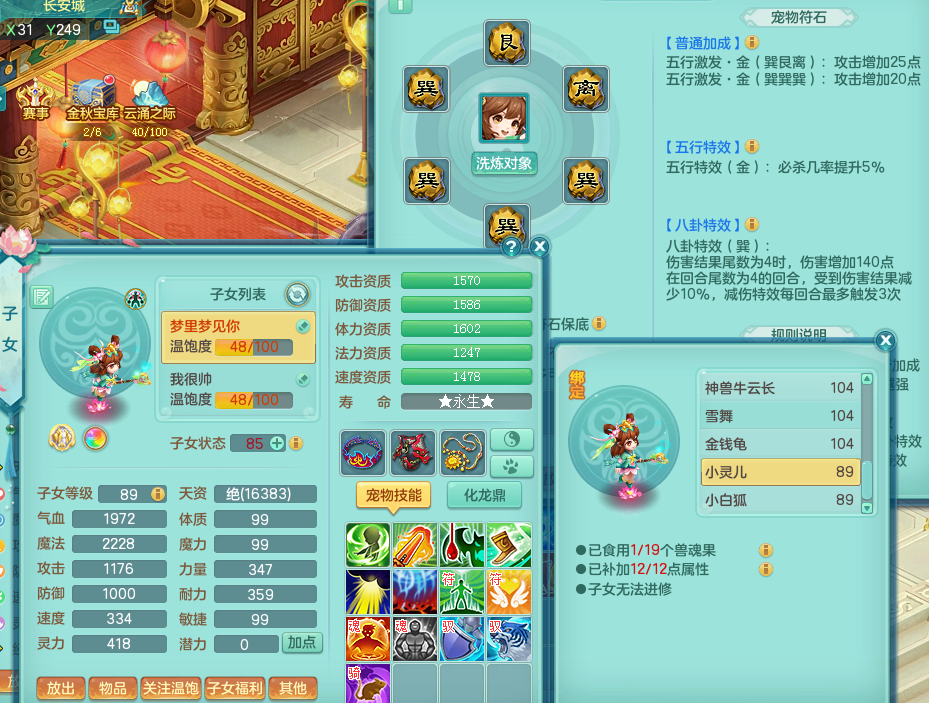Open 子女福利 benefits
This screenshot has height=703, width=929.
click(234, 688)
